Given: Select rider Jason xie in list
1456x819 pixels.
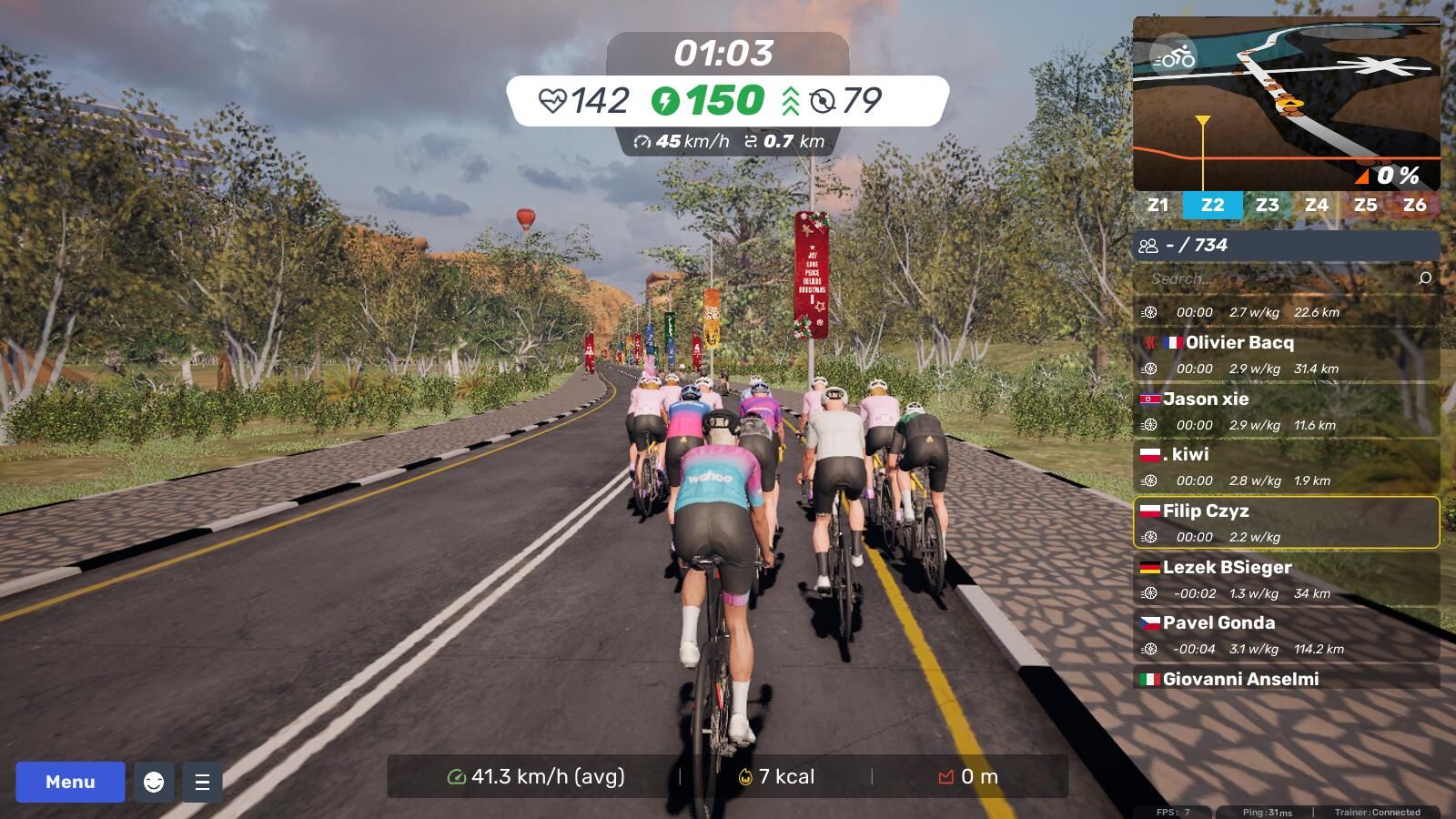Looking at the screenshot, I should (x=1287, y=410).
